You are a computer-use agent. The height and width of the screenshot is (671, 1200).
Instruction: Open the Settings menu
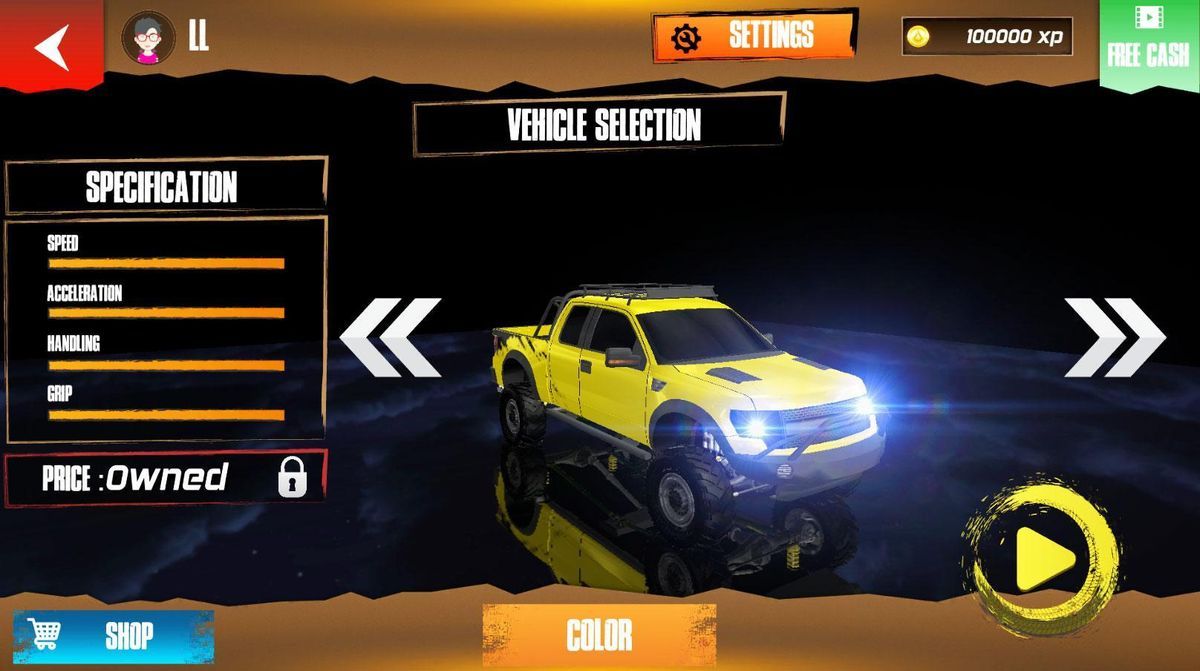pos(755,36)
